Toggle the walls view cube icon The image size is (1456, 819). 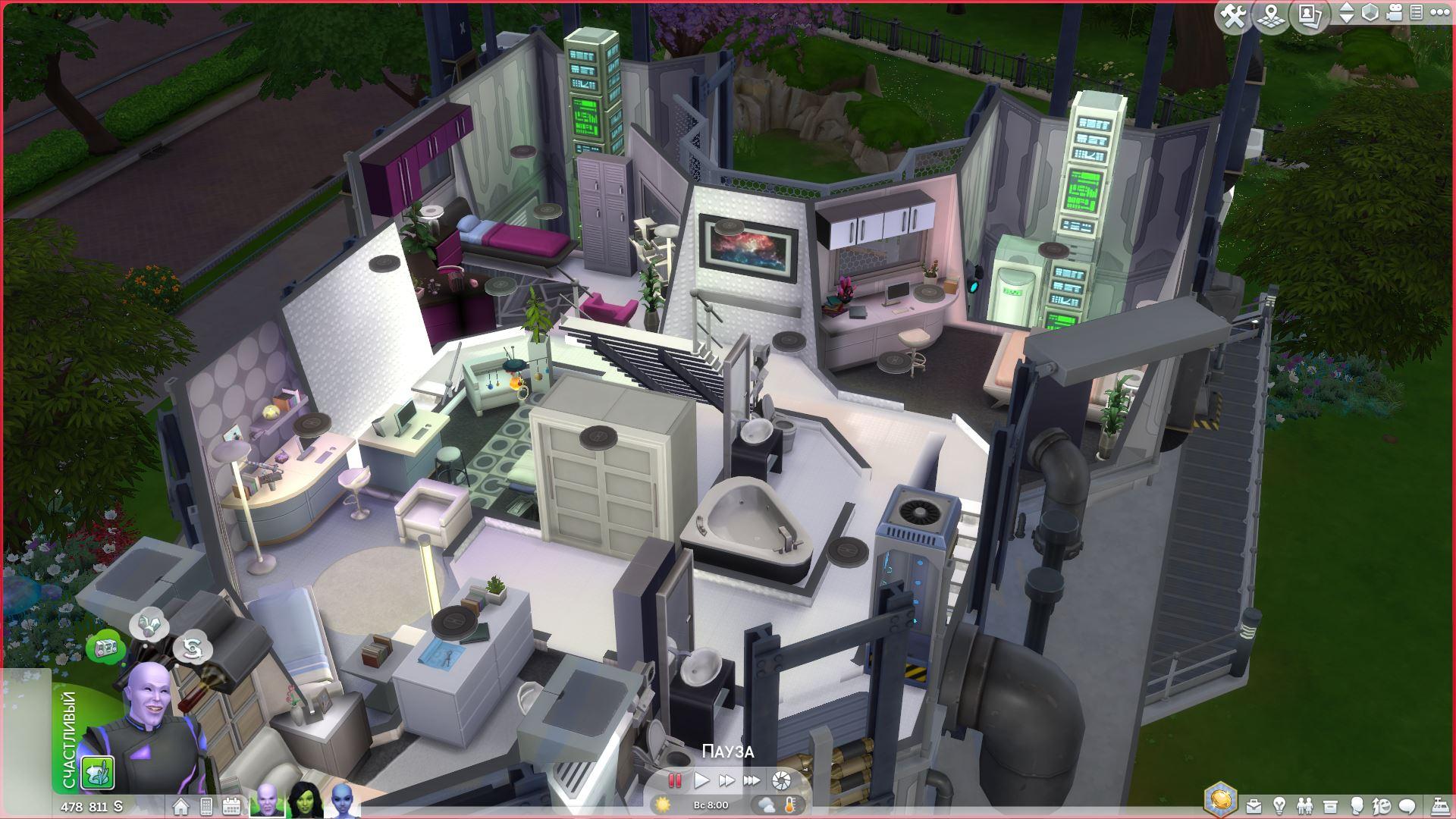[x=1370, y=13]
